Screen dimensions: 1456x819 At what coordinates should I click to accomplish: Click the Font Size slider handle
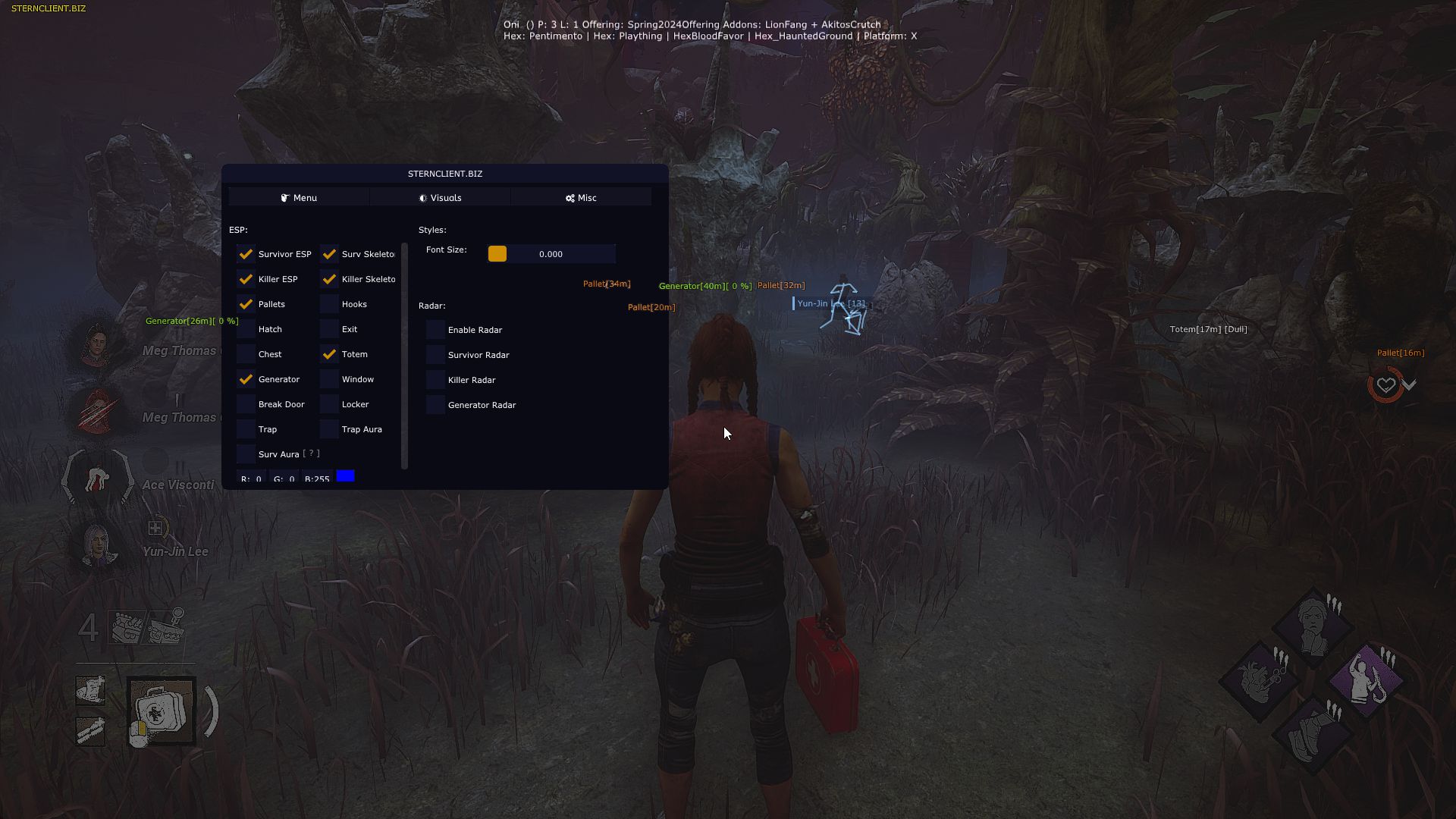(x=497, y=254)
